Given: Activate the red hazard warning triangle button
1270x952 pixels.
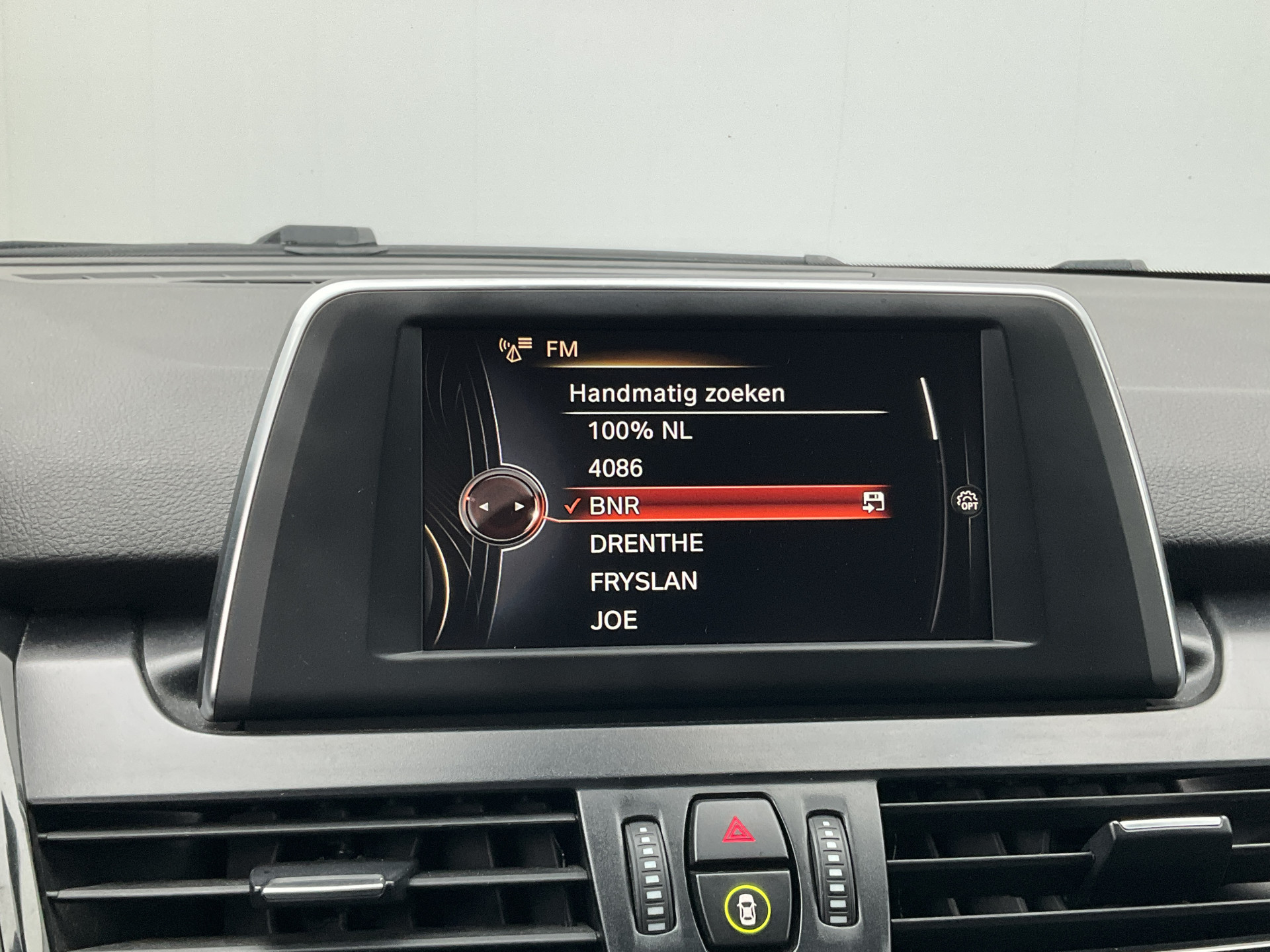Looking at the screenshot, I should pos(738,830).
